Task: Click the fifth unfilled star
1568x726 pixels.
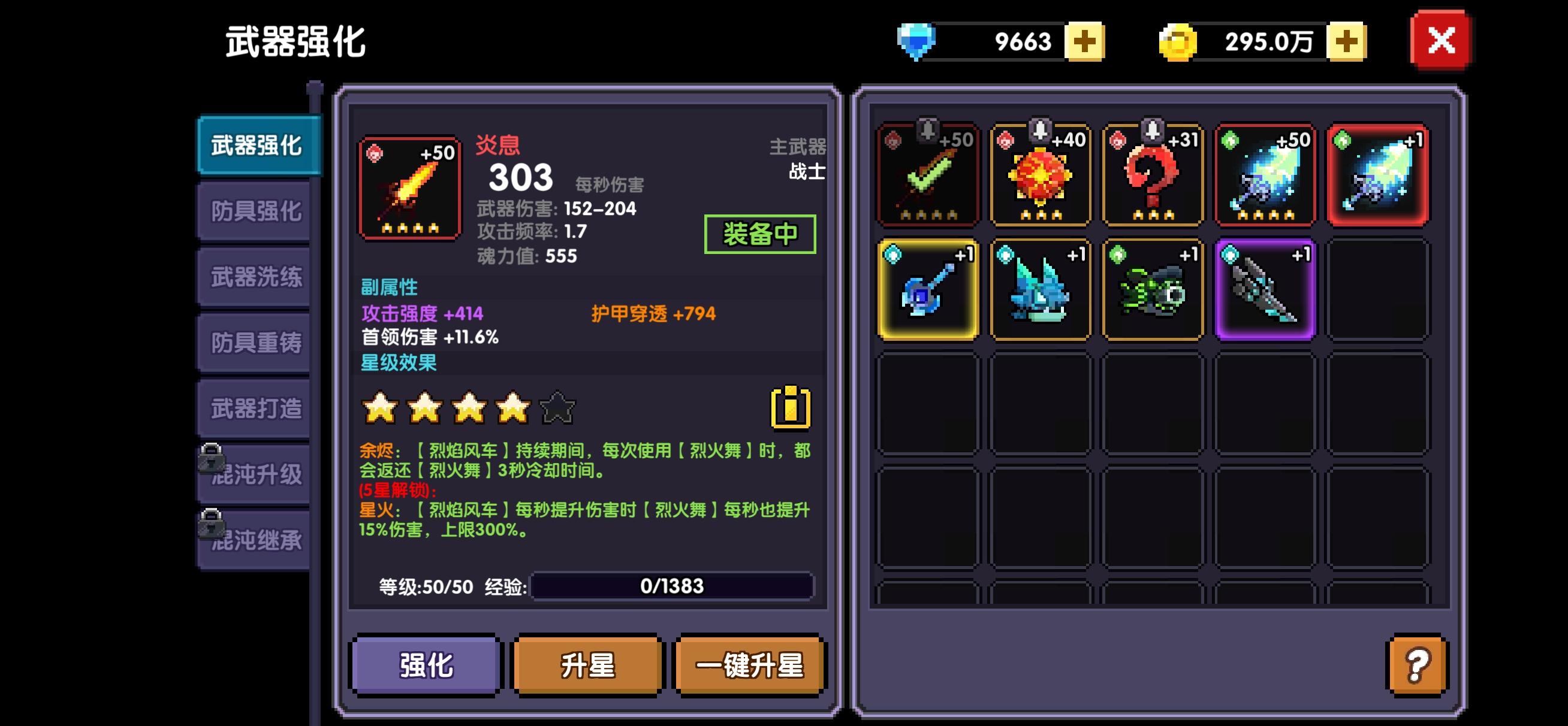Action: pos(556,410)
